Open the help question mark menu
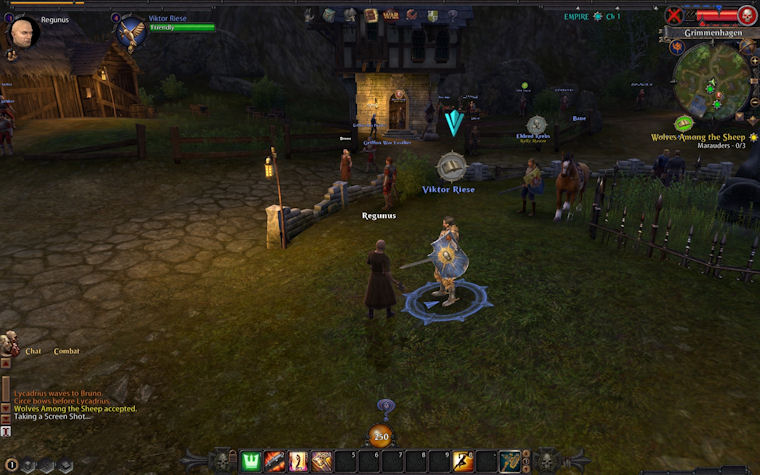The height and width of the screenshot is (475, 760). point(452,15)
